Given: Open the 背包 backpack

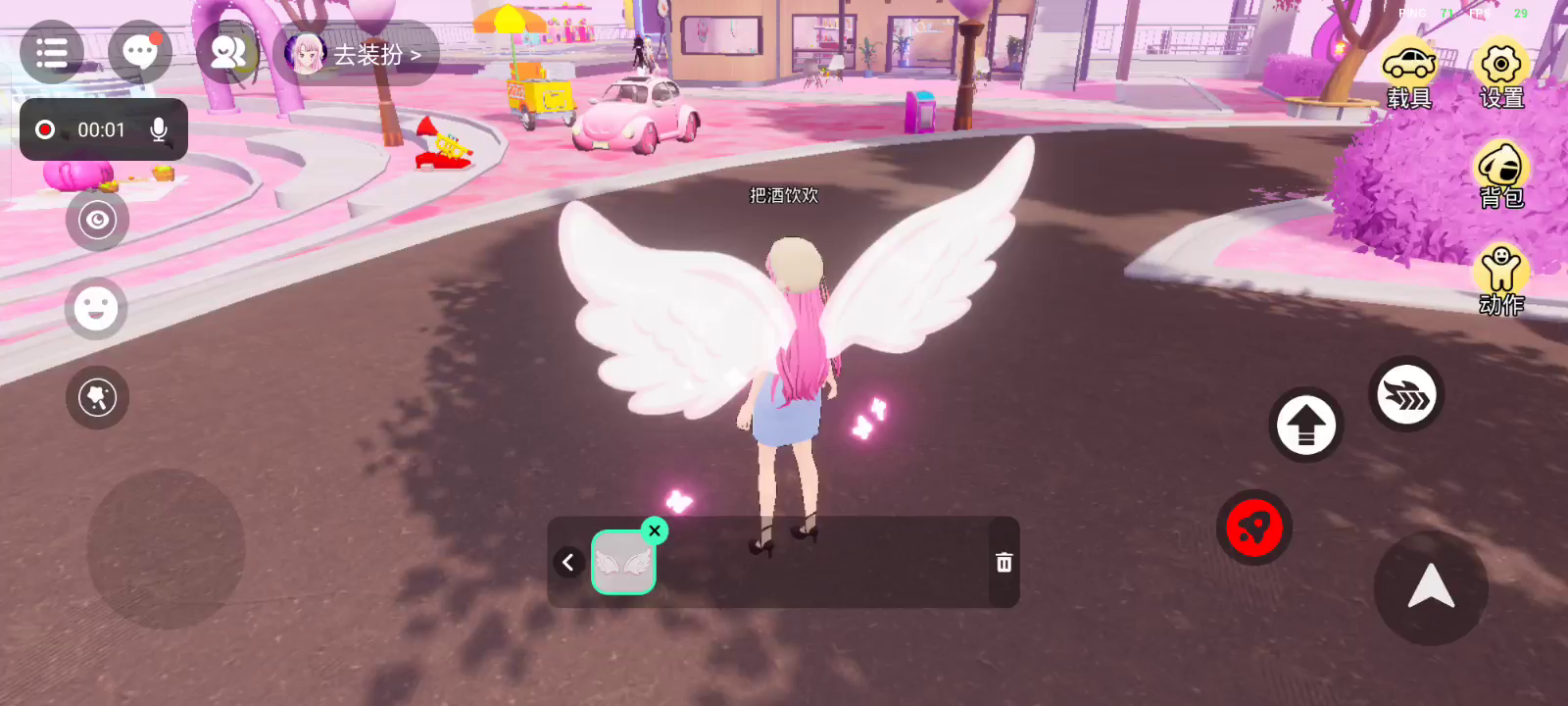Looking at the screenshot, I should pos(1500,175).
